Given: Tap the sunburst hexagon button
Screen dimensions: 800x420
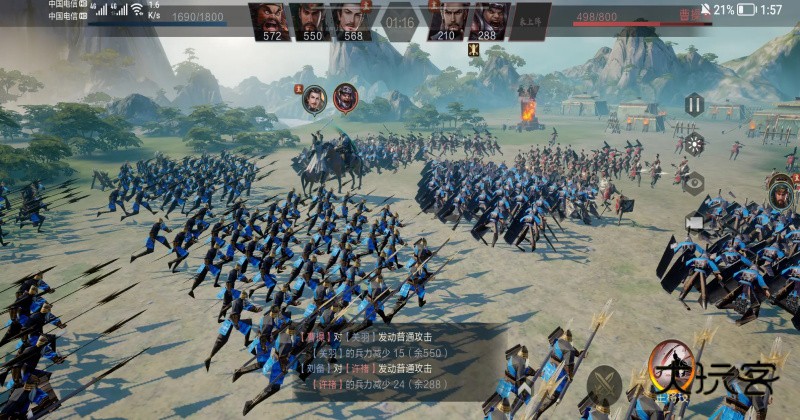Looking at the screenshot, I should pos(694,144).
